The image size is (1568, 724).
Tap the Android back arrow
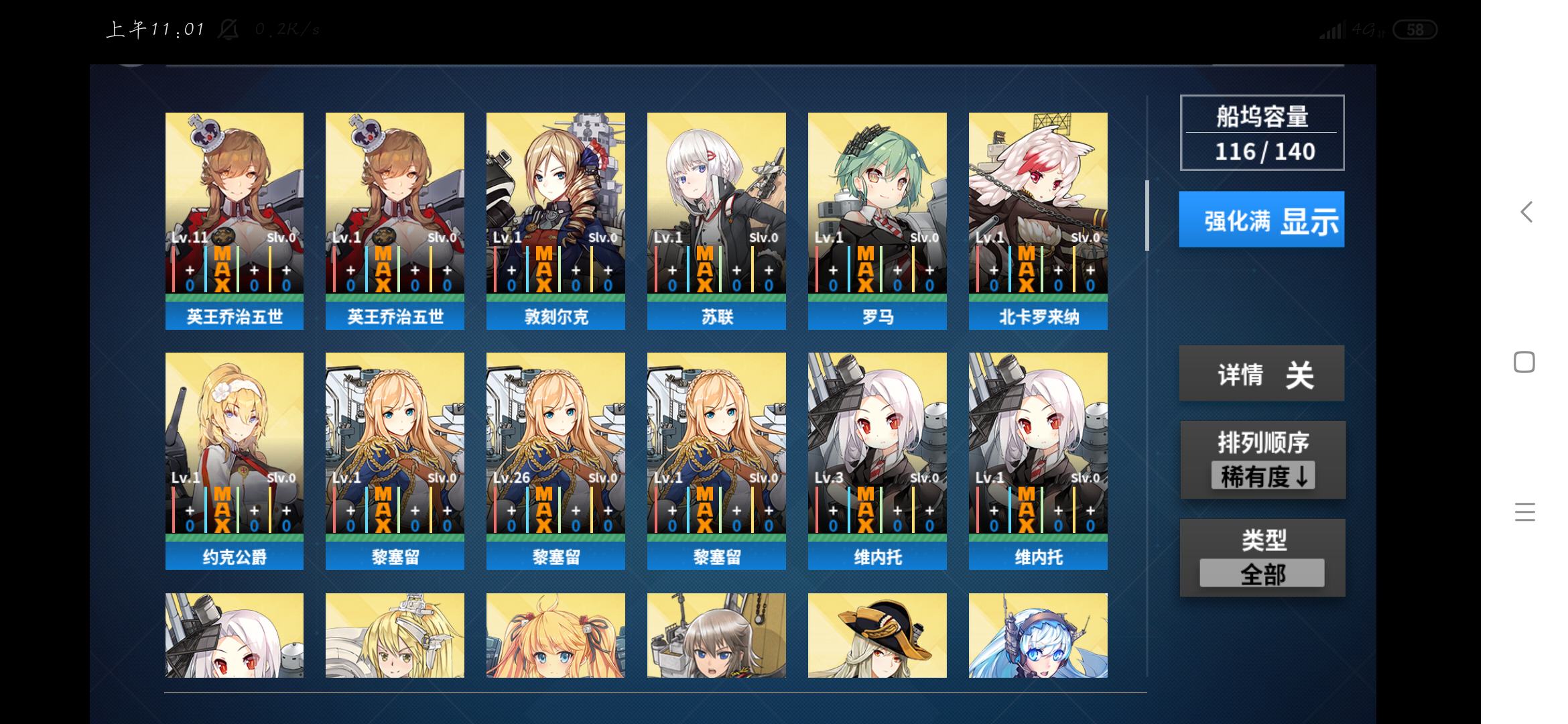click(x=1526, y=213)
